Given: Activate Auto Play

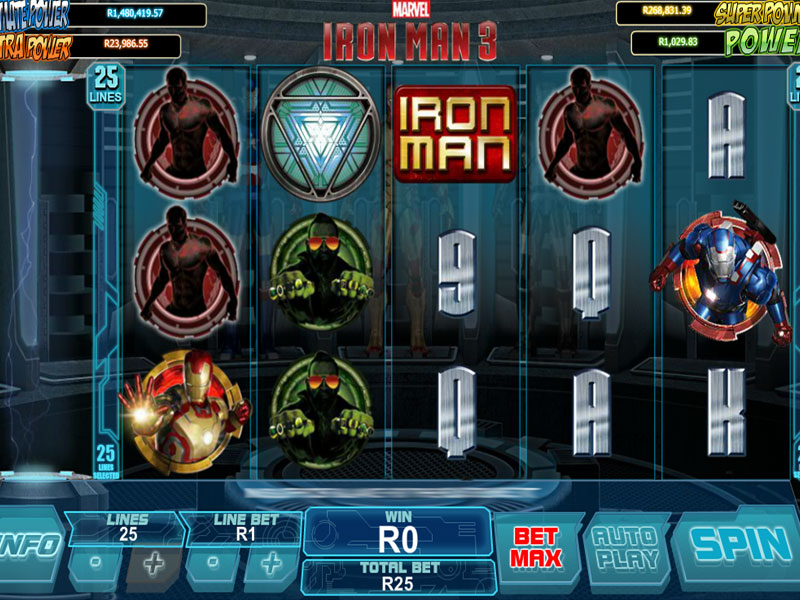Looking at the screenshot, I should coord(625,547).
